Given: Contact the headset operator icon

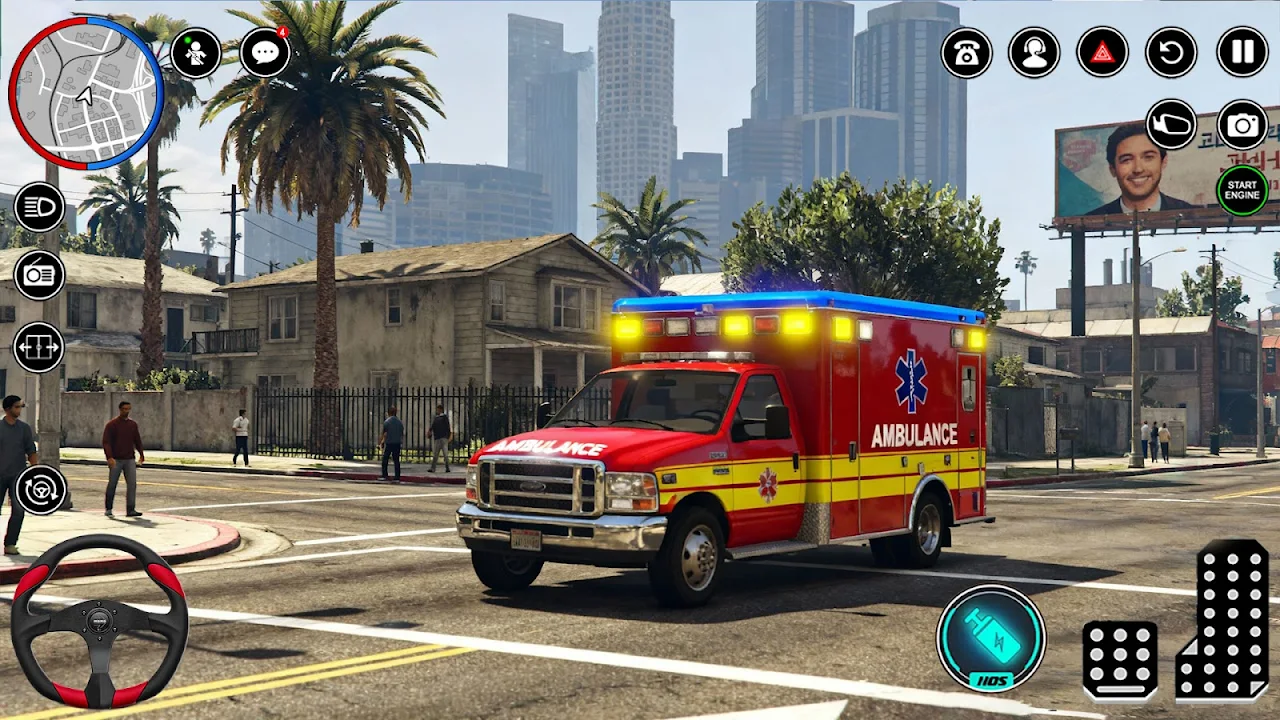Looking at the screenshot, I should click(x=1034, y=53).
